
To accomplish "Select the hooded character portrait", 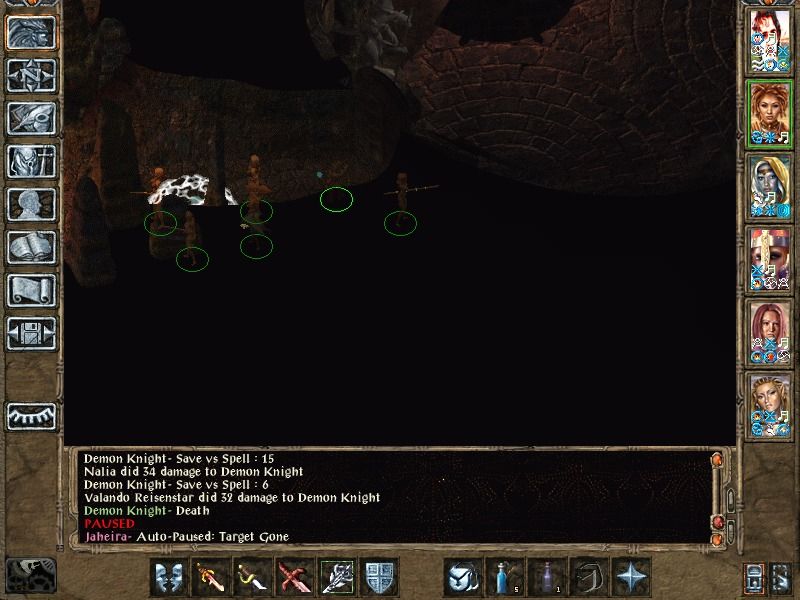I will click(770, 187).
